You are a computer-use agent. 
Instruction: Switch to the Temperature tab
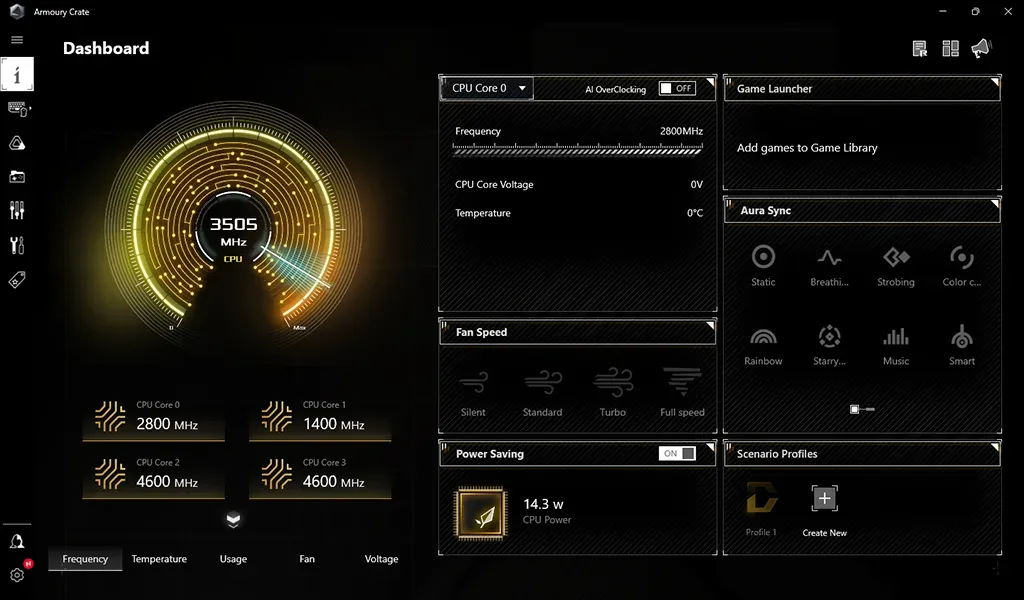[x=159, y=559]
